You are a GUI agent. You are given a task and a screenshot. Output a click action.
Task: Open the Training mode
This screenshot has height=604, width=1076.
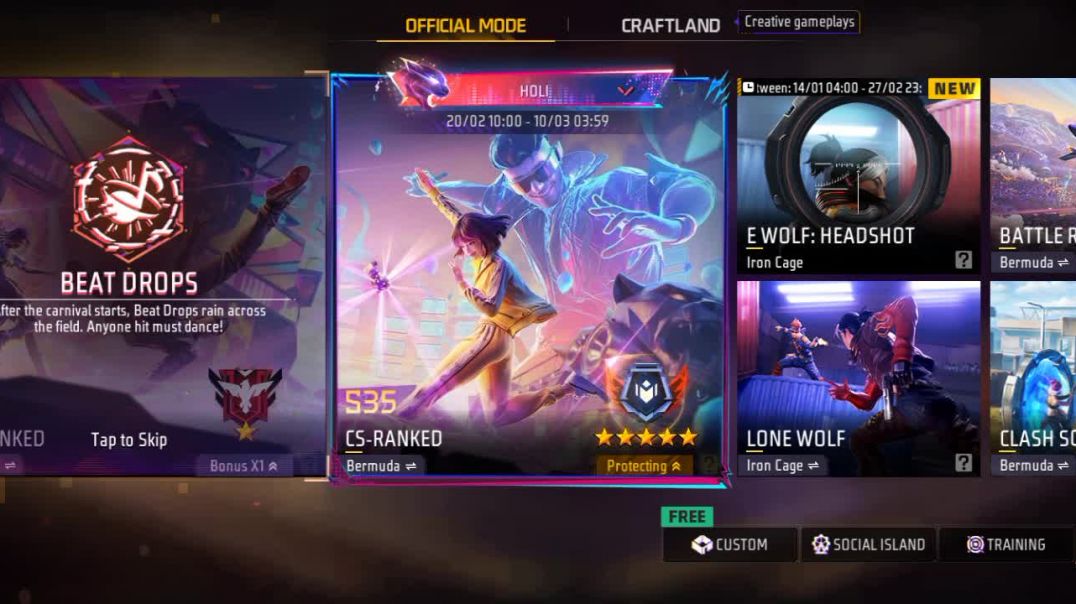coord(1006,545)
